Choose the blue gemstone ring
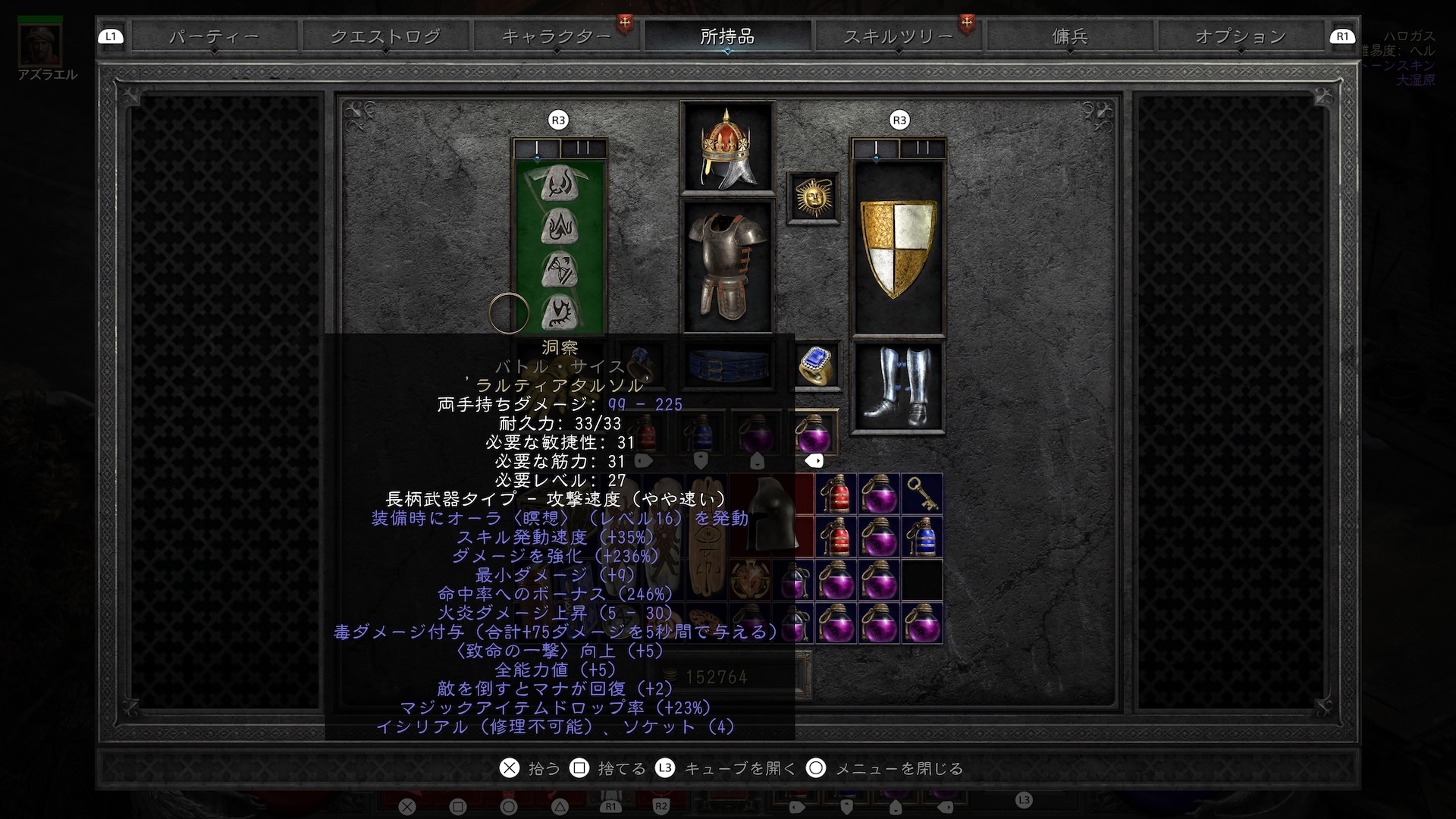The image size is (1456, 819). [x=815, y=366]
